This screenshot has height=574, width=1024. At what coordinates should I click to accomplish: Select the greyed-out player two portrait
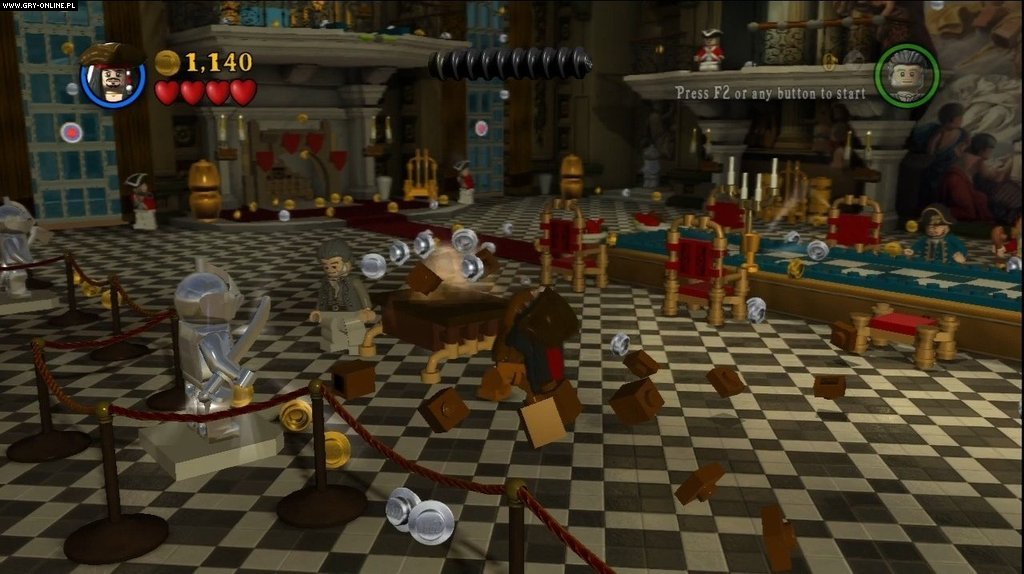pos(907,74)
